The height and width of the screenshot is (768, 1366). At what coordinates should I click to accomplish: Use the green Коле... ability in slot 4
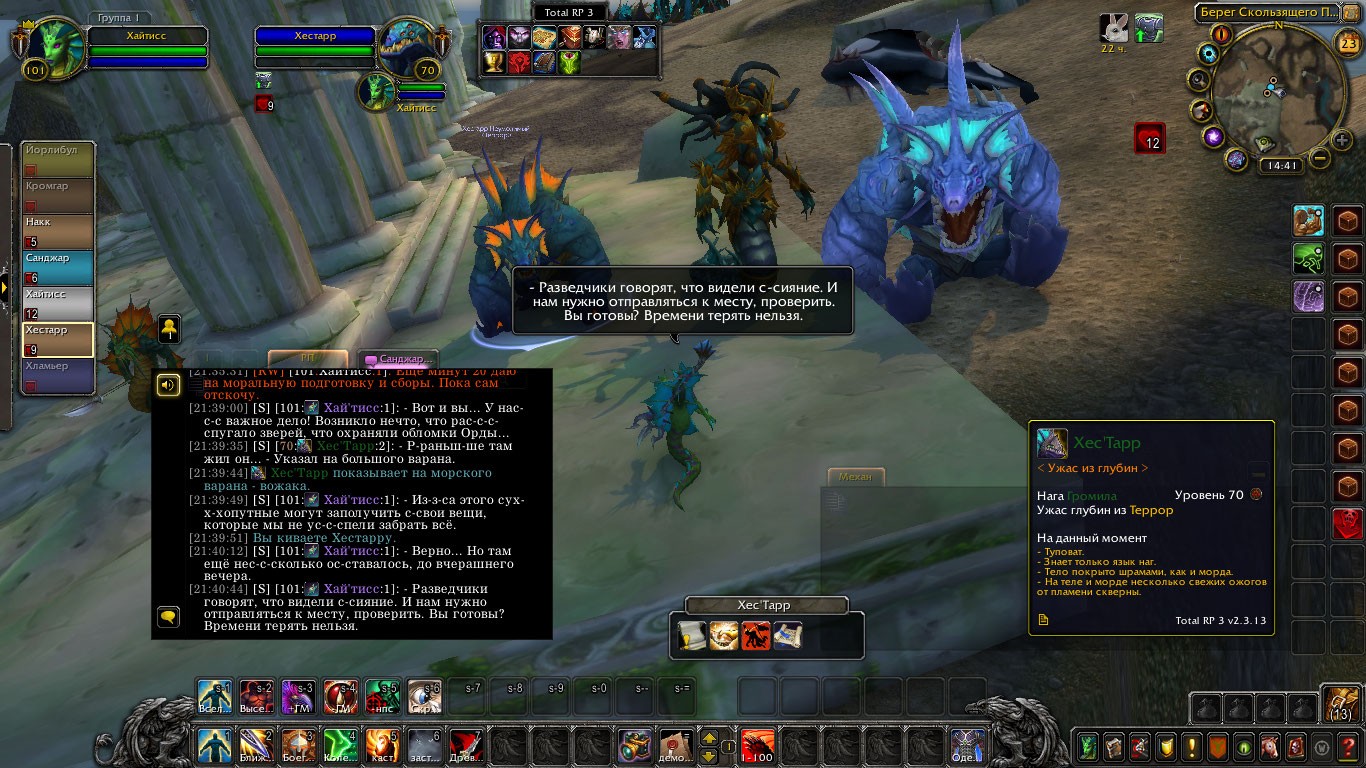click(x=341, y=746)
